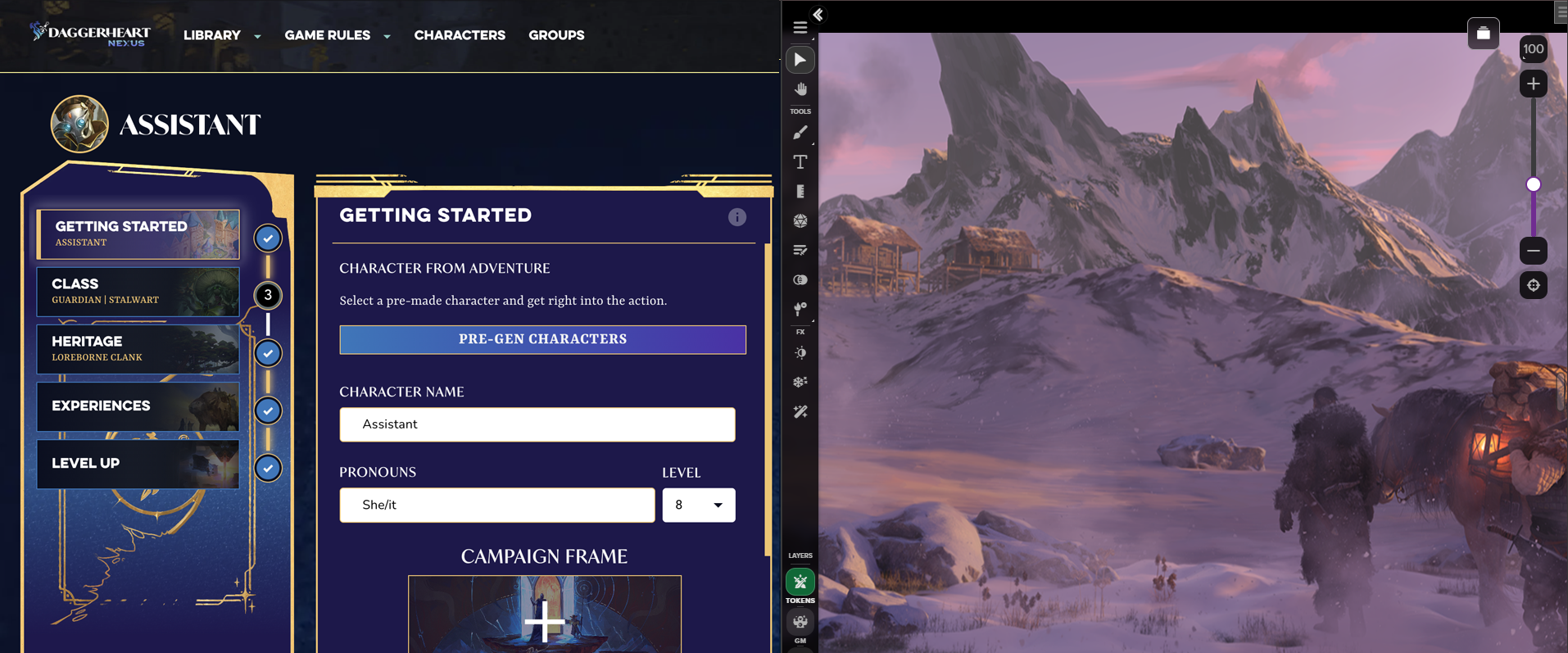Image resolution: width=1568 pixels, height=653 pixels.
Task: Open the Tokens layer icon
Action: (800, 582)
